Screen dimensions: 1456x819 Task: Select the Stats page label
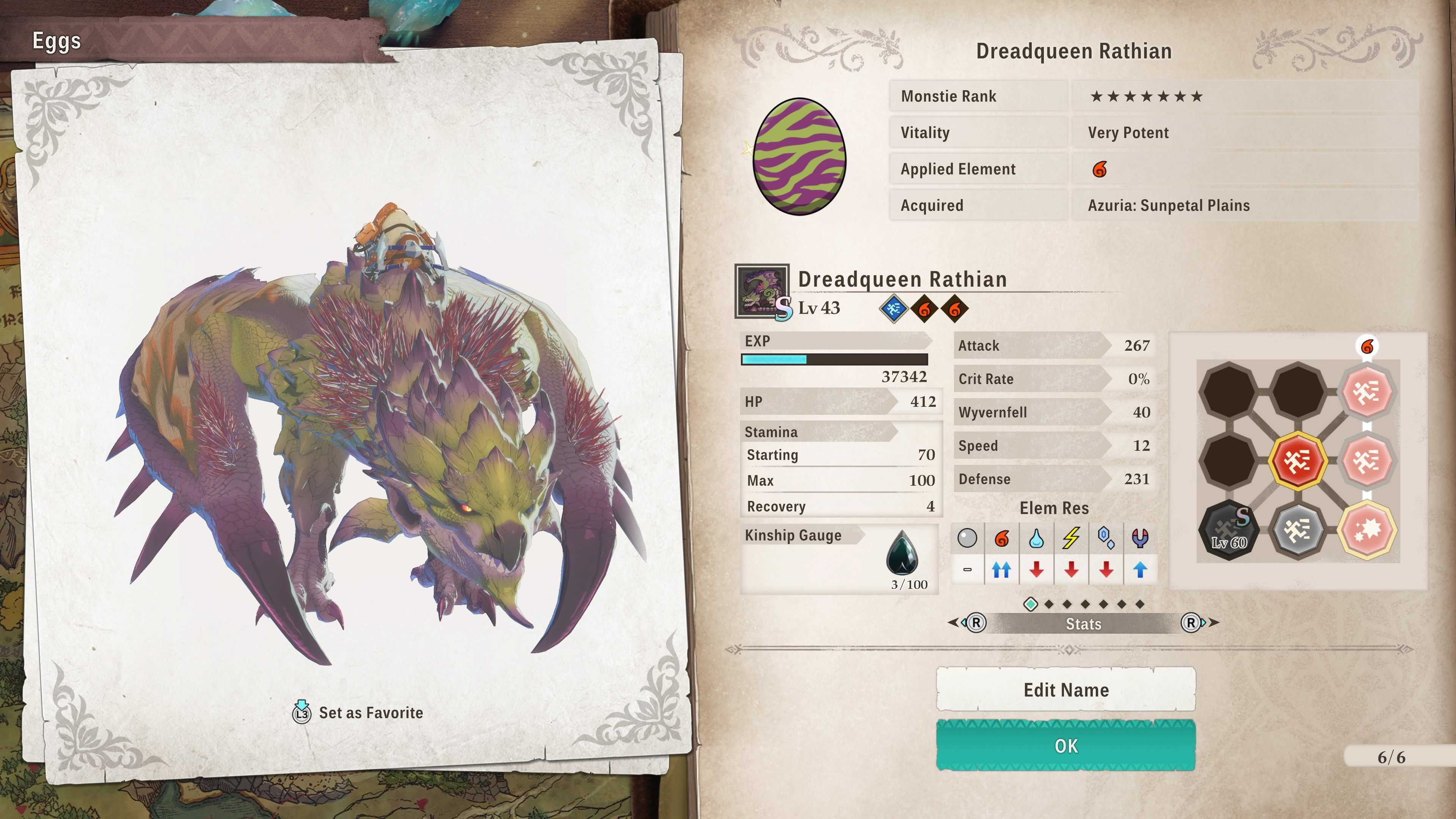(1083, 623)
